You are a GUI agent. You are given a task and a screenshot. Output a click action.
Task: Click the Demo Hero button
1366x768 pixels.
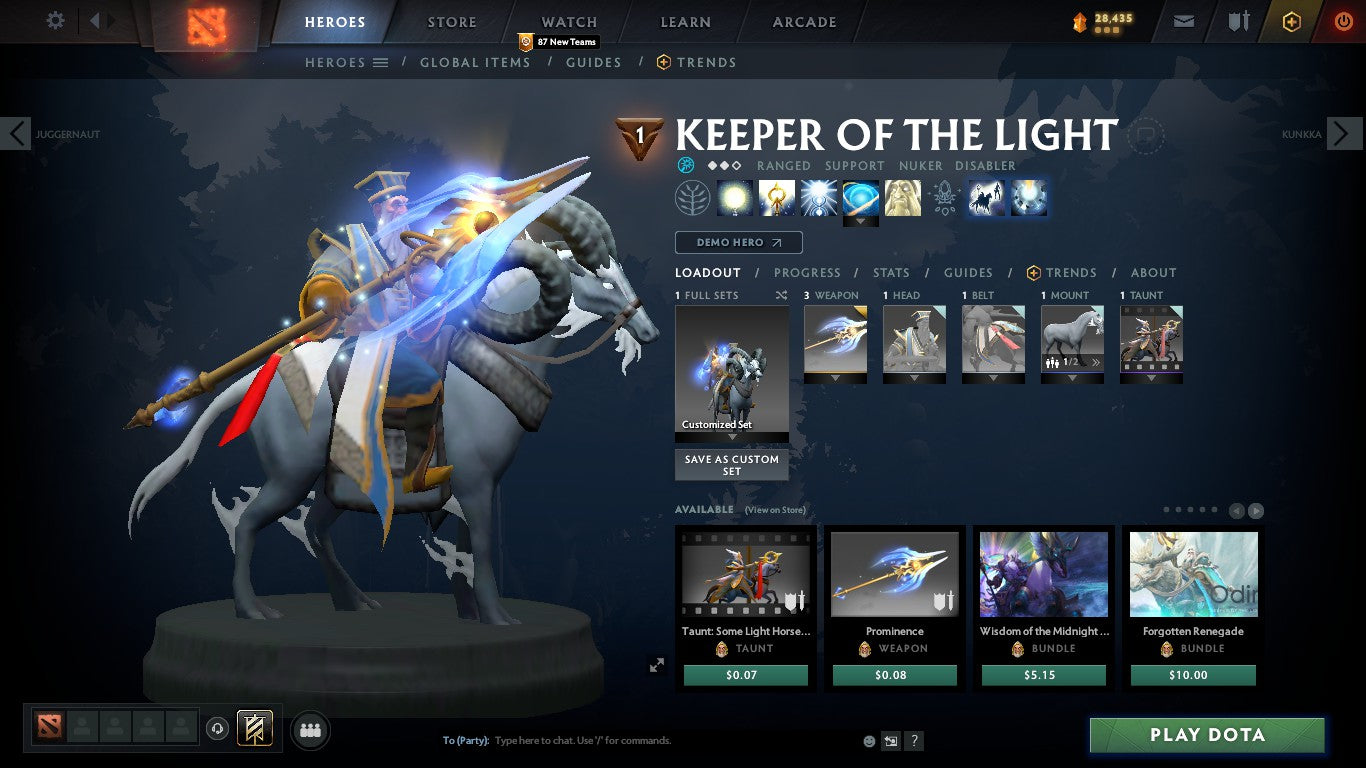coord(738,242)
